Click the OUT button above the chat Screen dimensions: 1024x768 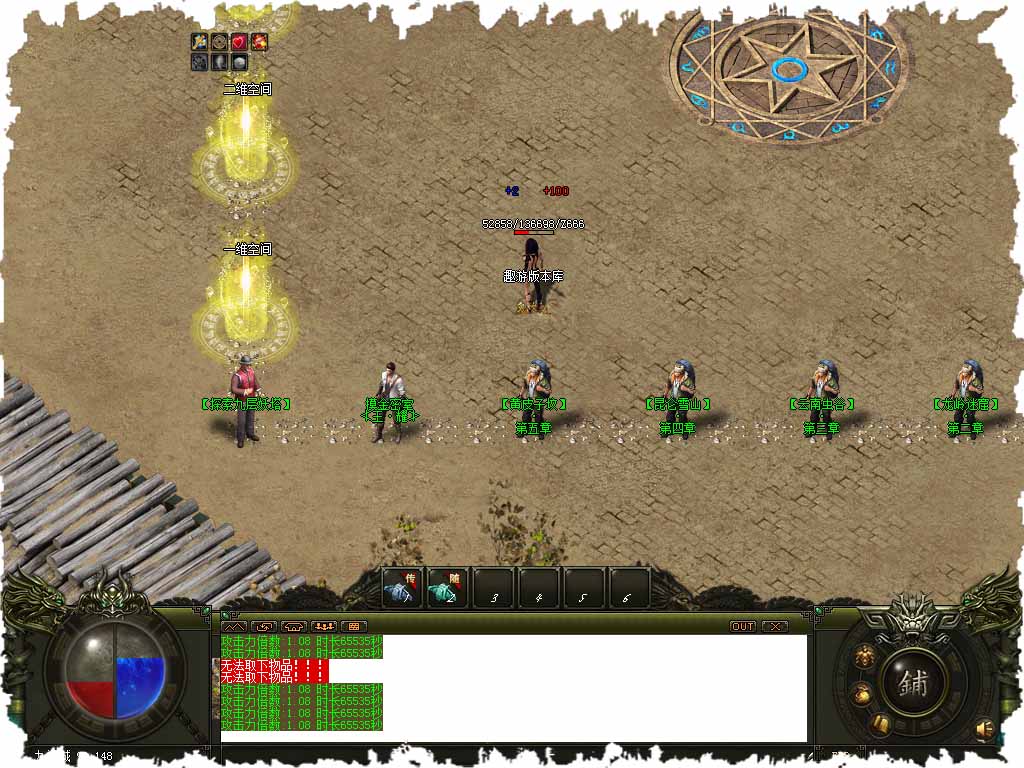coord(743,626)
